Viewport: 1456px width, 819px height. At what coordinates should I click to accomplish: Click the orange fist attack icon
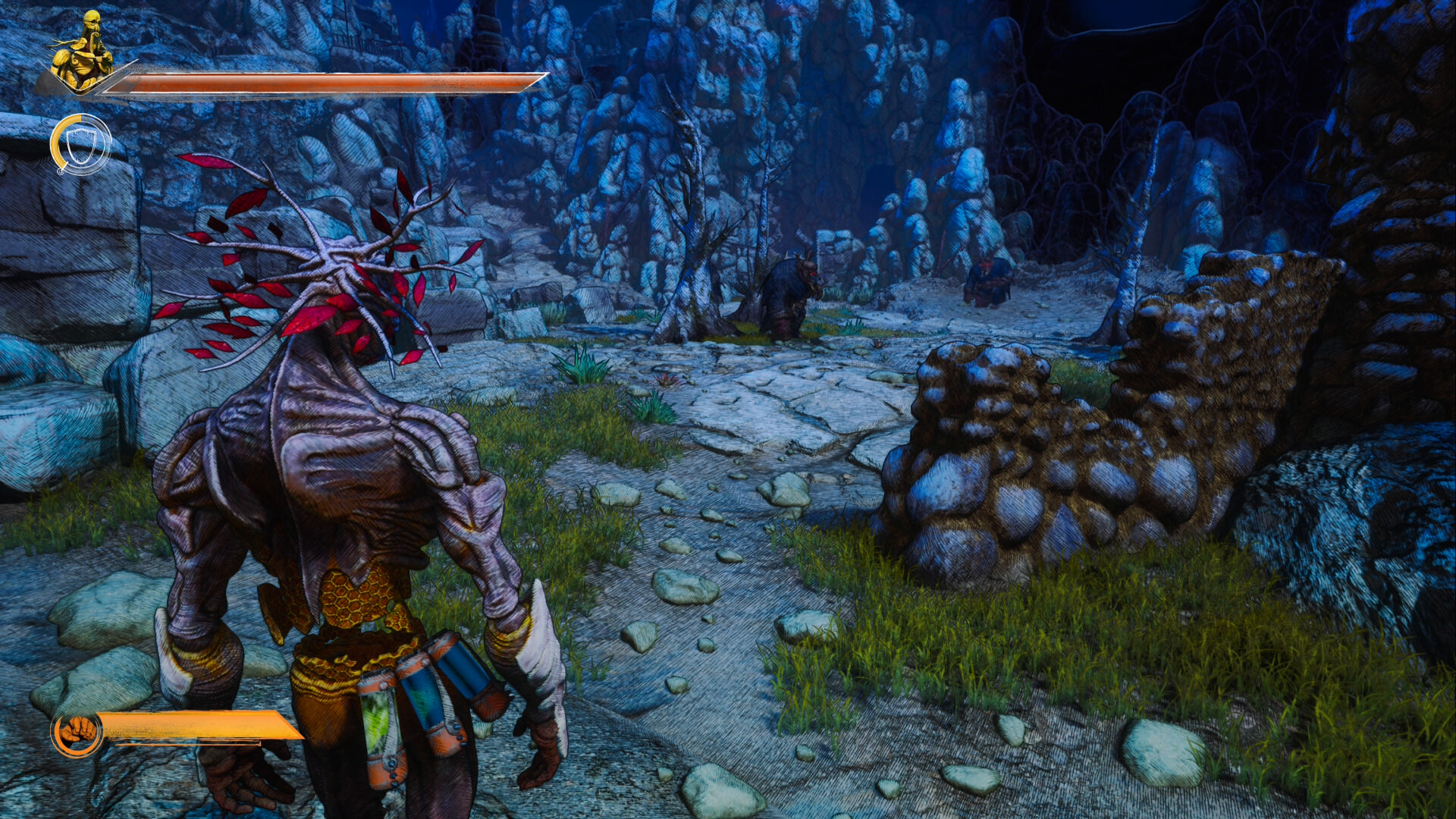coord(77,733)
